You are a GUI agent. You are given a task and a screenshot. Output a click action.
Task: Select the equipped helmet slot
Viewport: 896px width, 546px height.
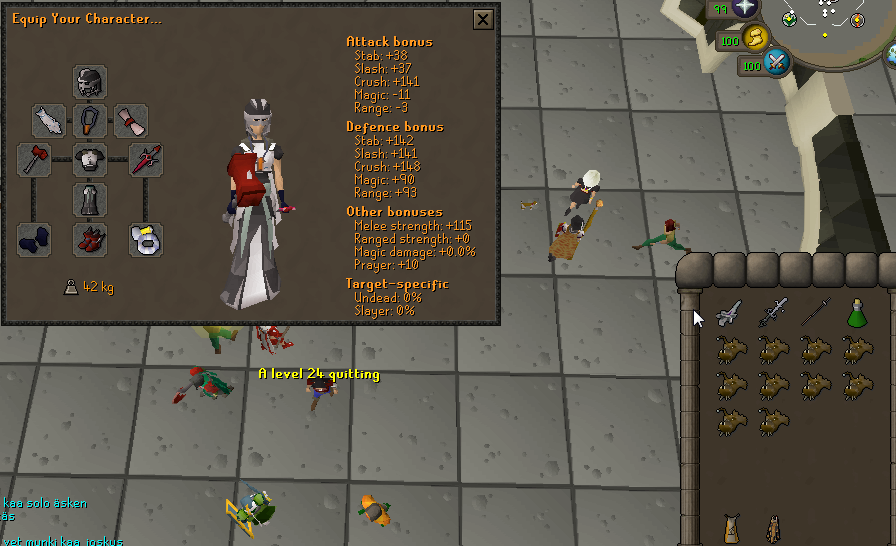pos(90,81)
